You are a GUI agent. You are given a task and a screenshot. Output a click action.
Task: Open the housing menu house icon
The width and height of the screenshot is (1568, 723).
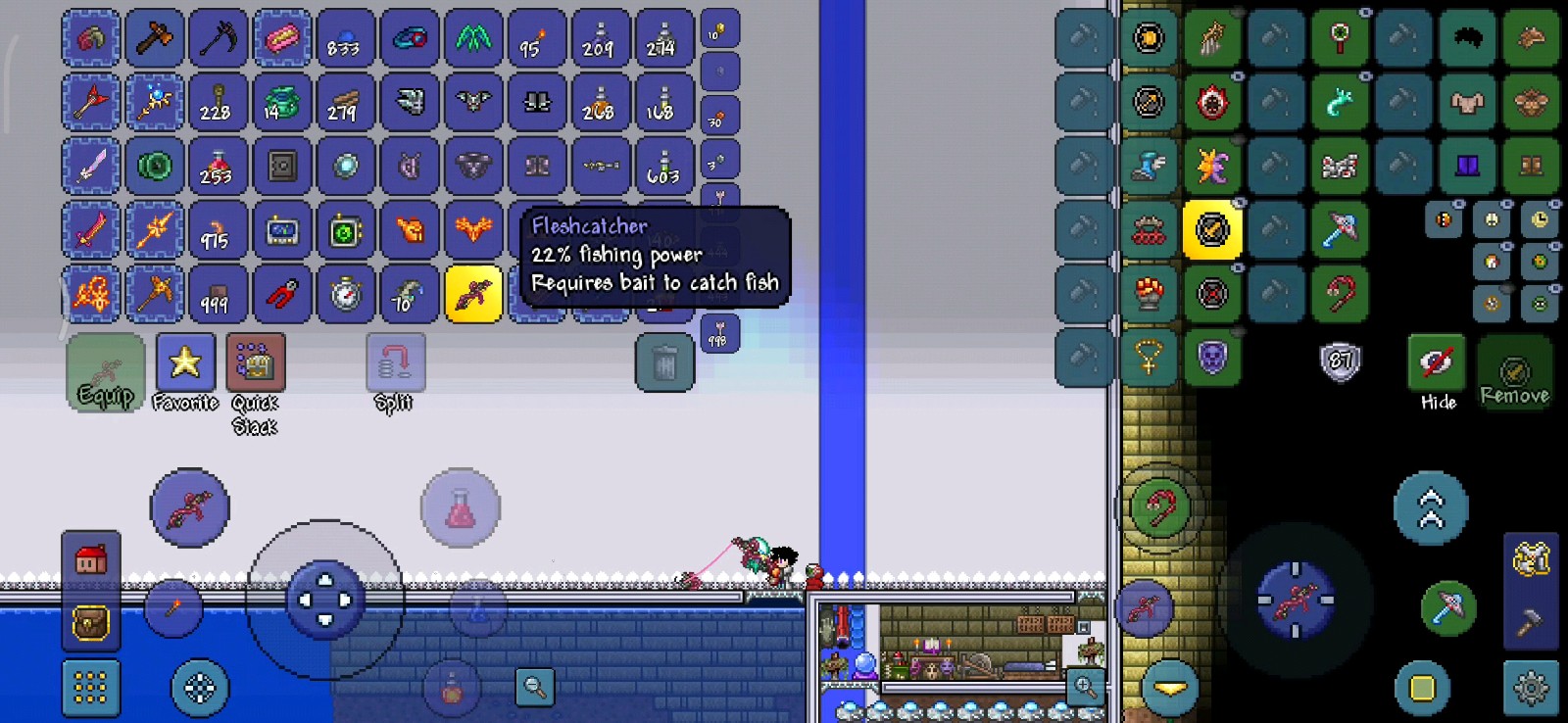[x=91, y=560]
